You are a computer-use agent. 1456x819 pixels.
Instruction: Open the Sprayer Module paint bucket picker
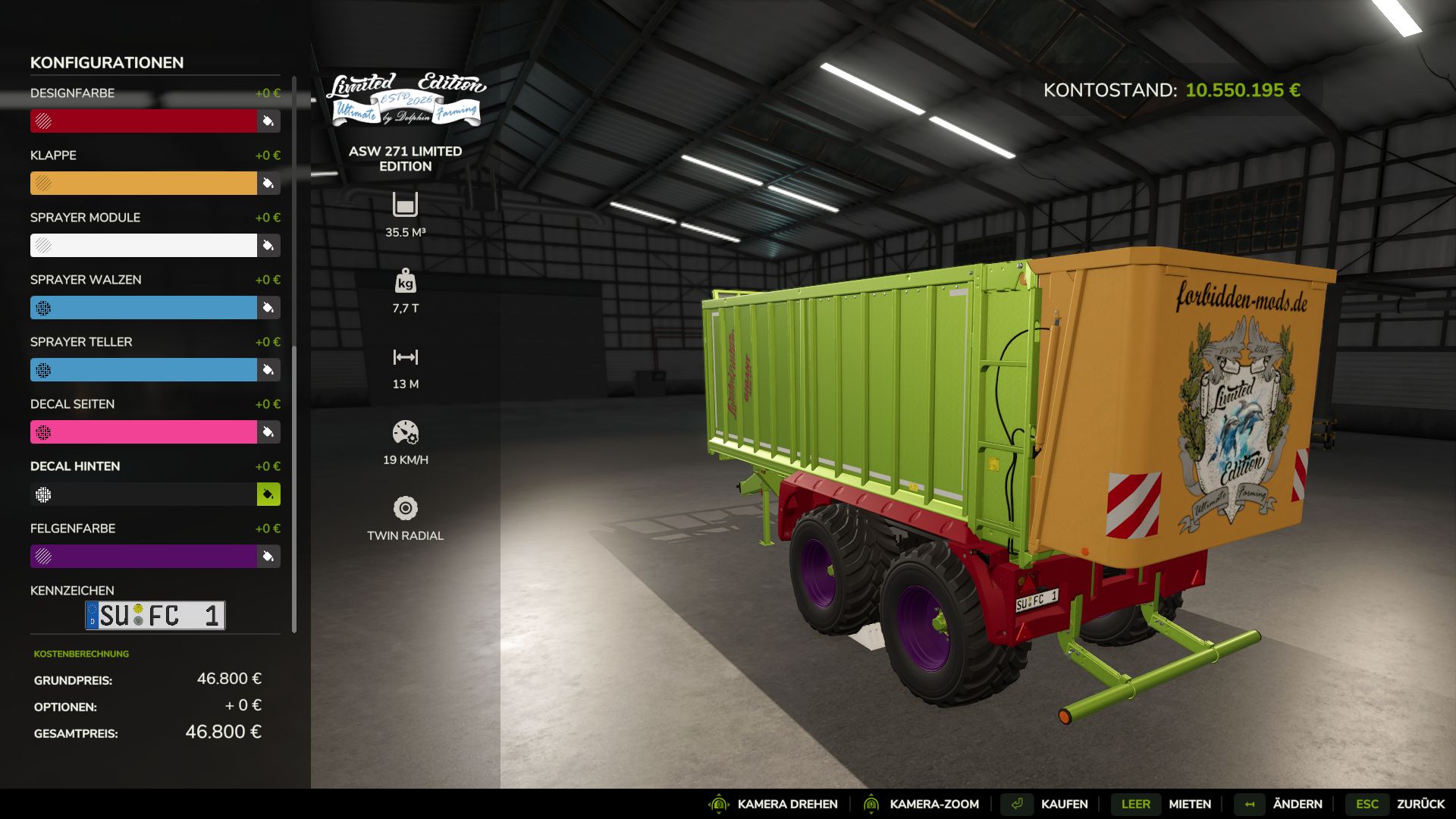(x=267, y=246)
